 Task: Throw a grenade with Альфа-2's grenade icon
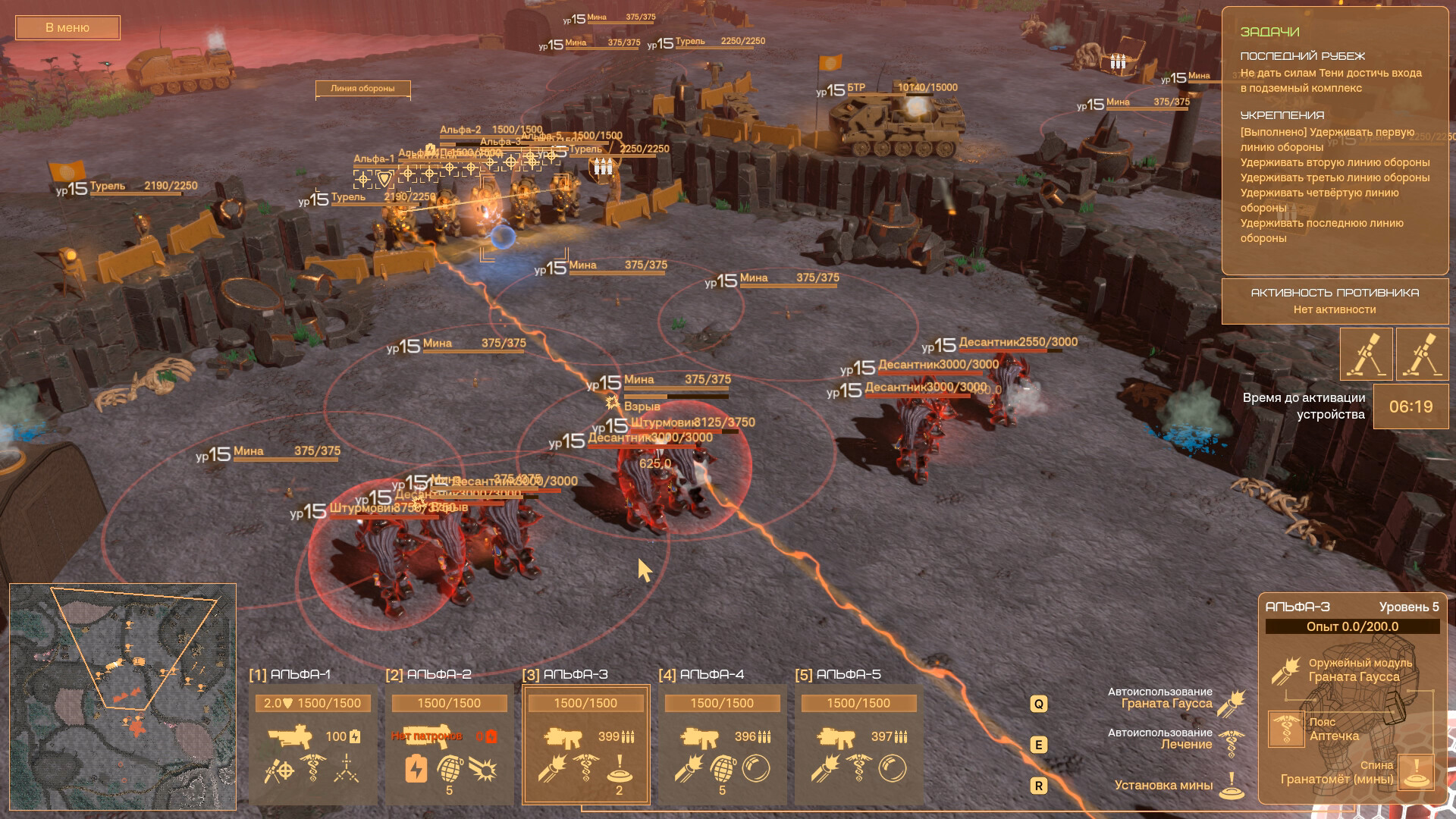click(x=449, y=769)
